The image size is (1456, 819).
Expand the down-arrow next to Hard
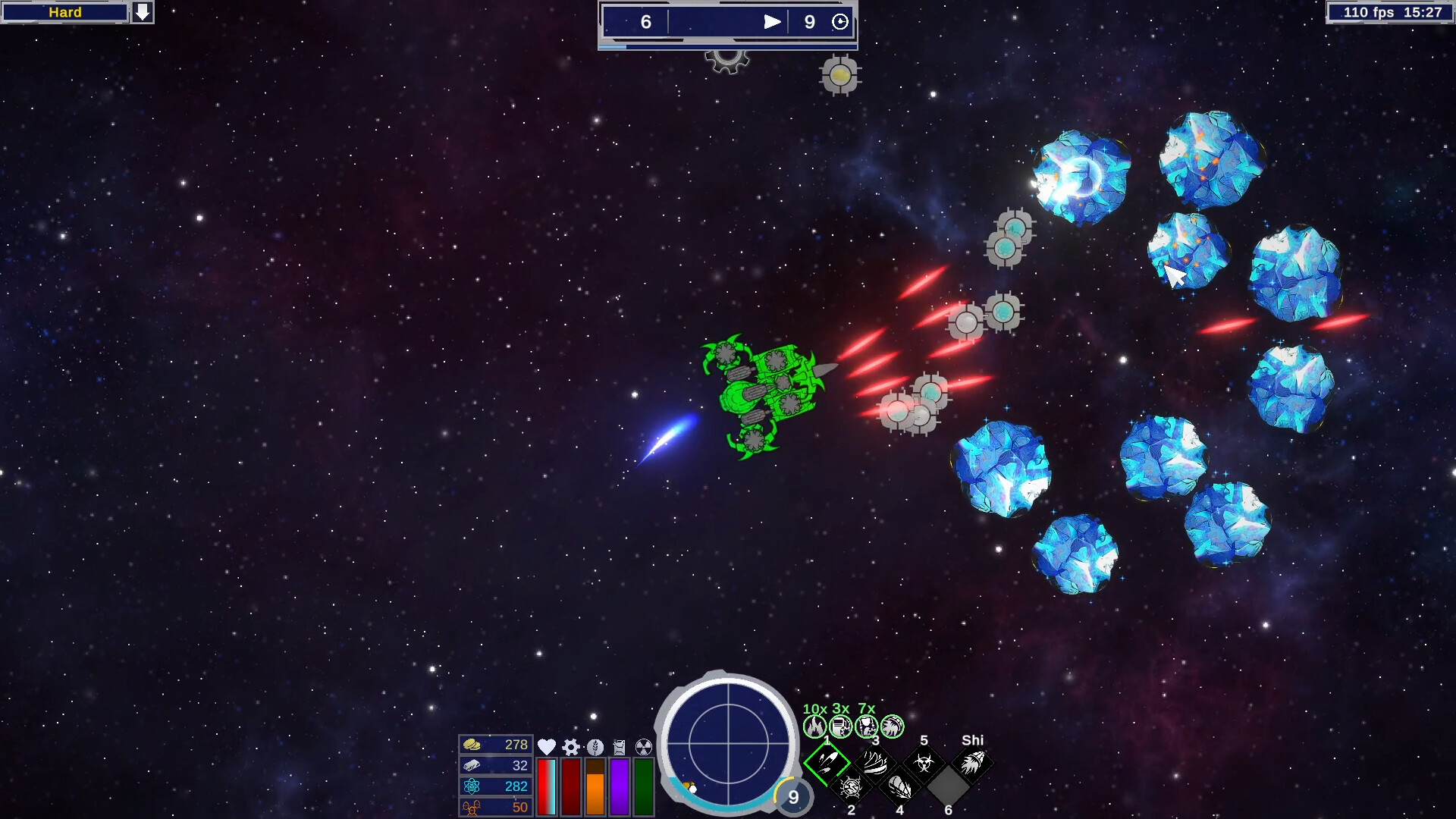(143, 12)
